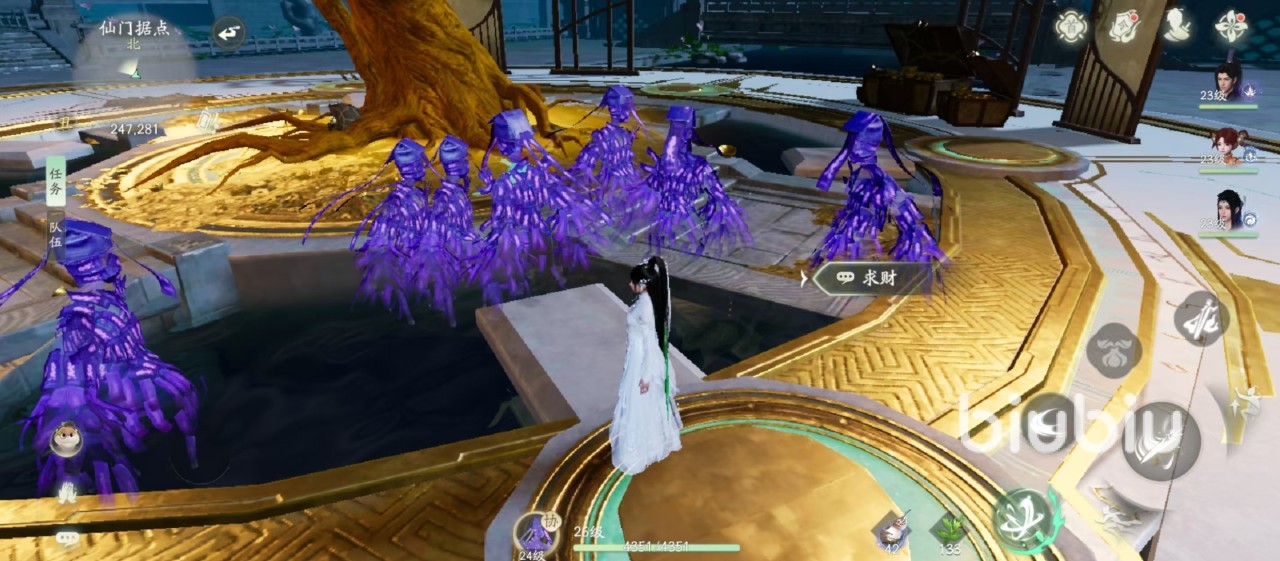Select the purple companion portrait marked 协
1280x561 pixels.
(x=537, y=533)
